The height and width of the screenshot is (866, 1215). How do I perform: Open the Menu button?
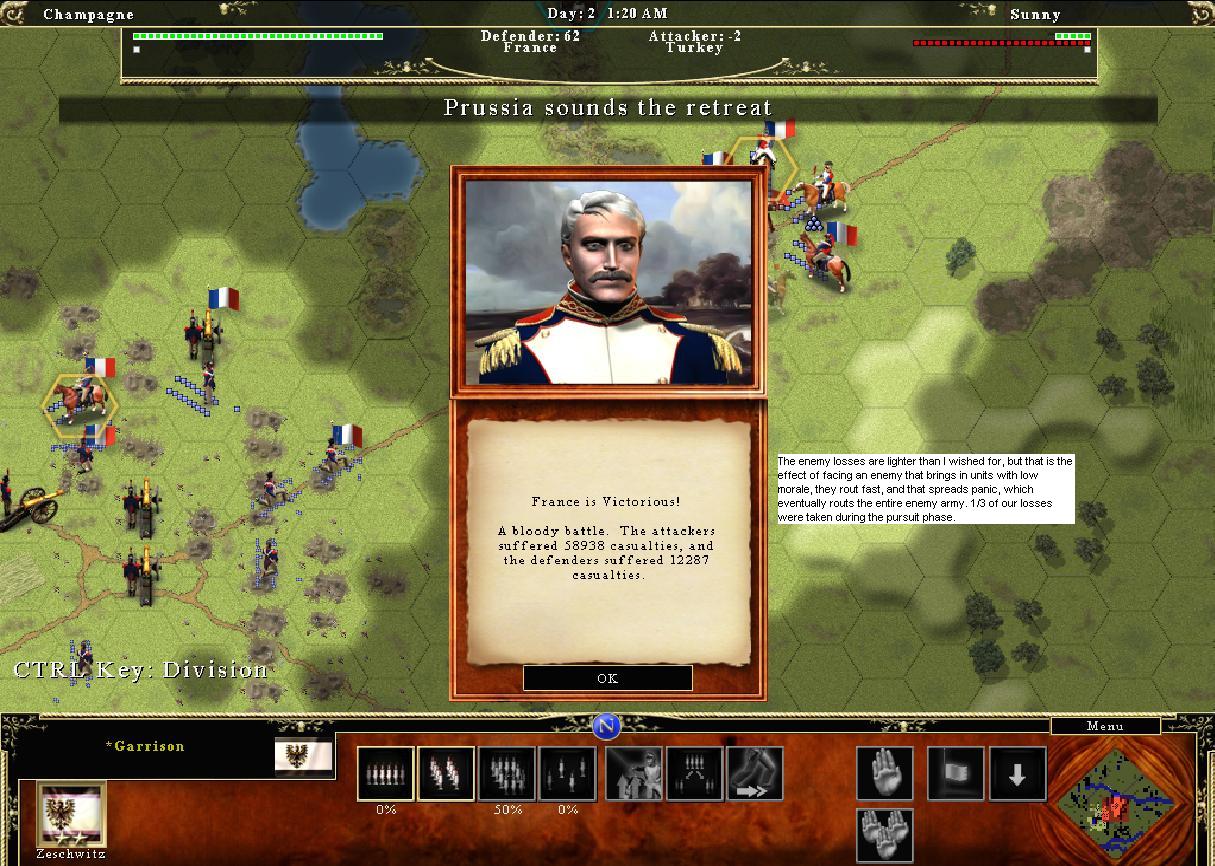(x=1105, y=726)
